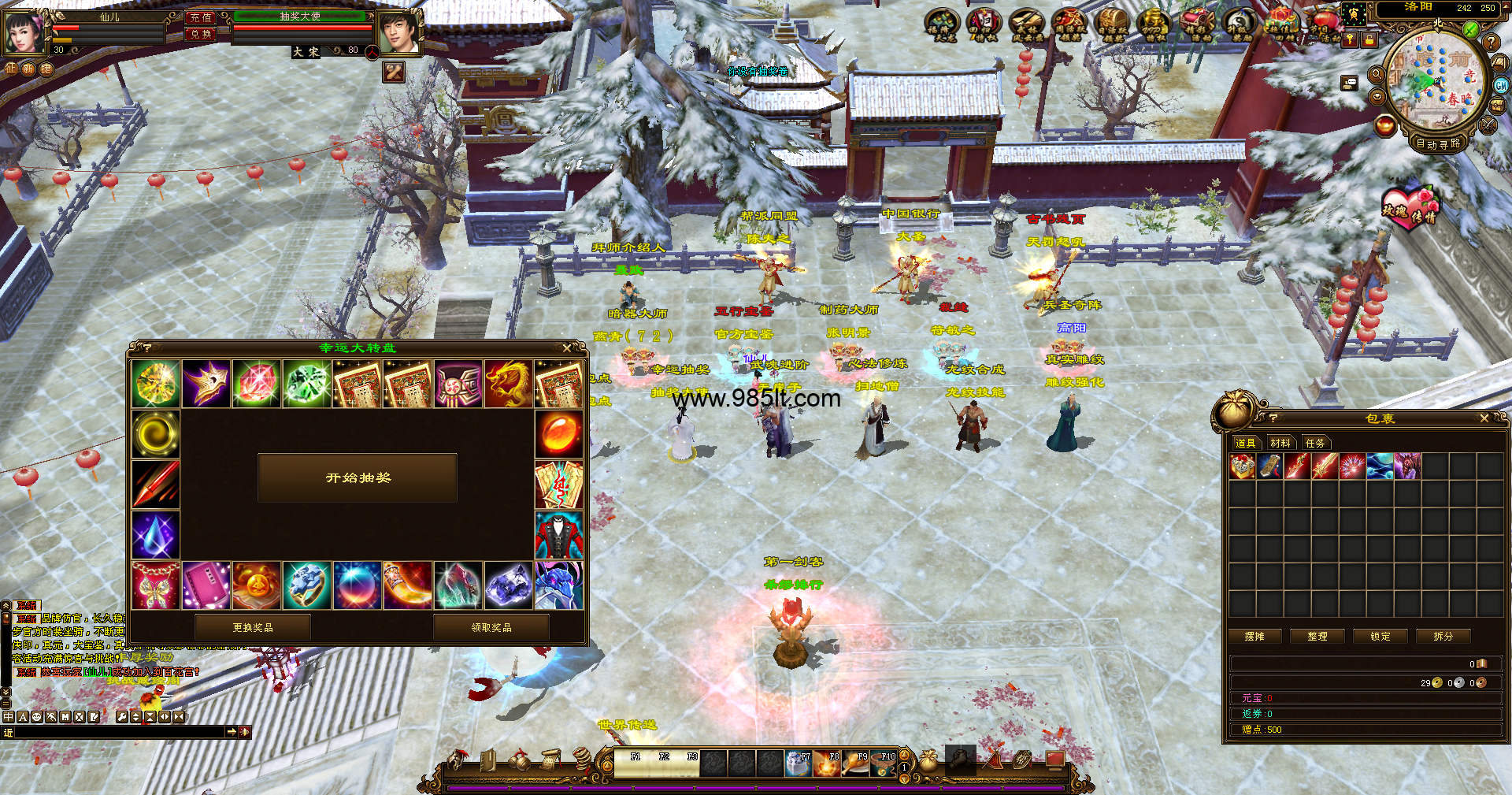Select the golden dragon prize on the wheel
The image size is (1512, 795).
(508, 384)
